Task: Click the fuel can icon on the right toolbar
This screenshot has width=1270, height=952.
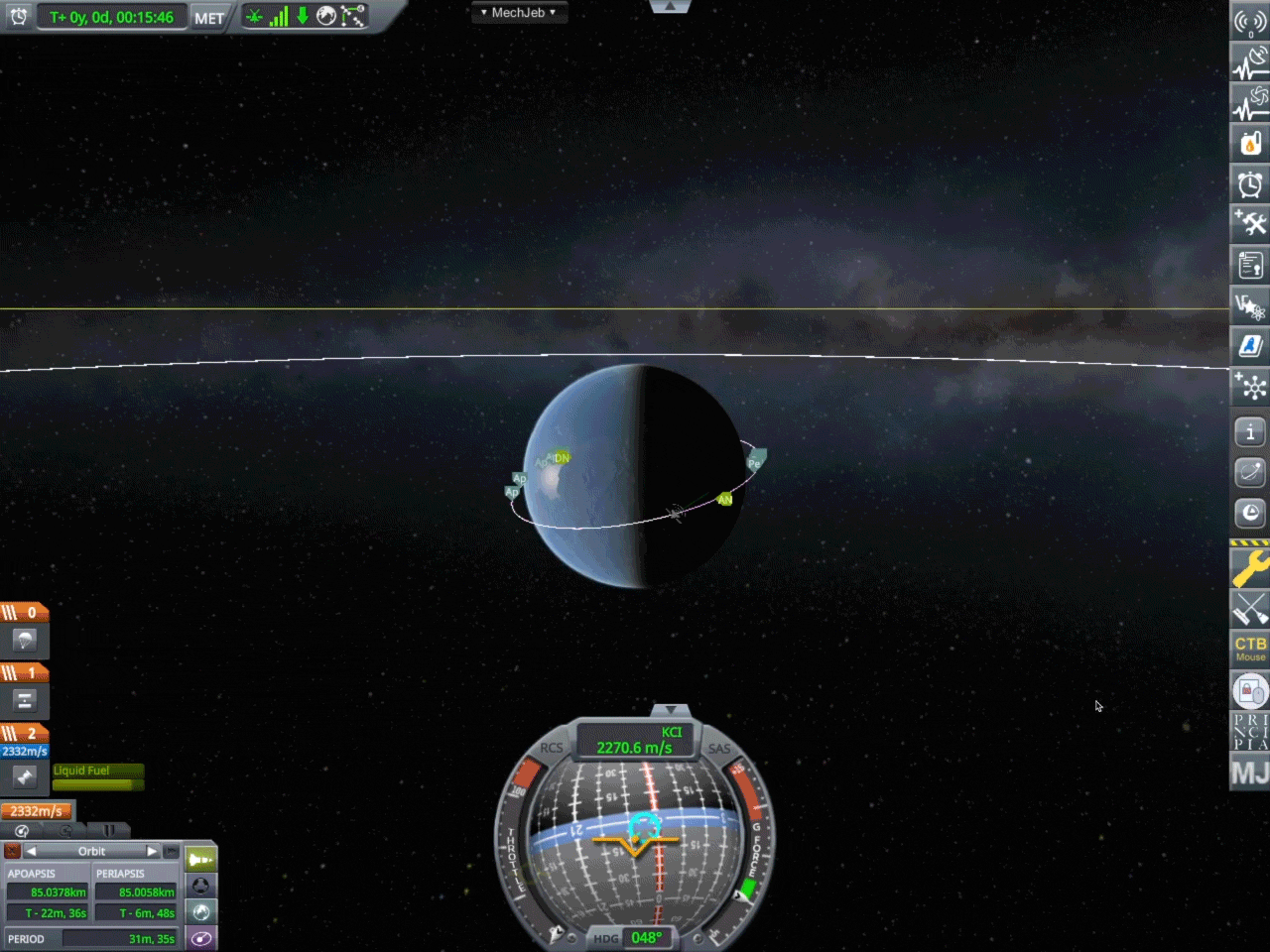Action: click(x=1249, y=143)
